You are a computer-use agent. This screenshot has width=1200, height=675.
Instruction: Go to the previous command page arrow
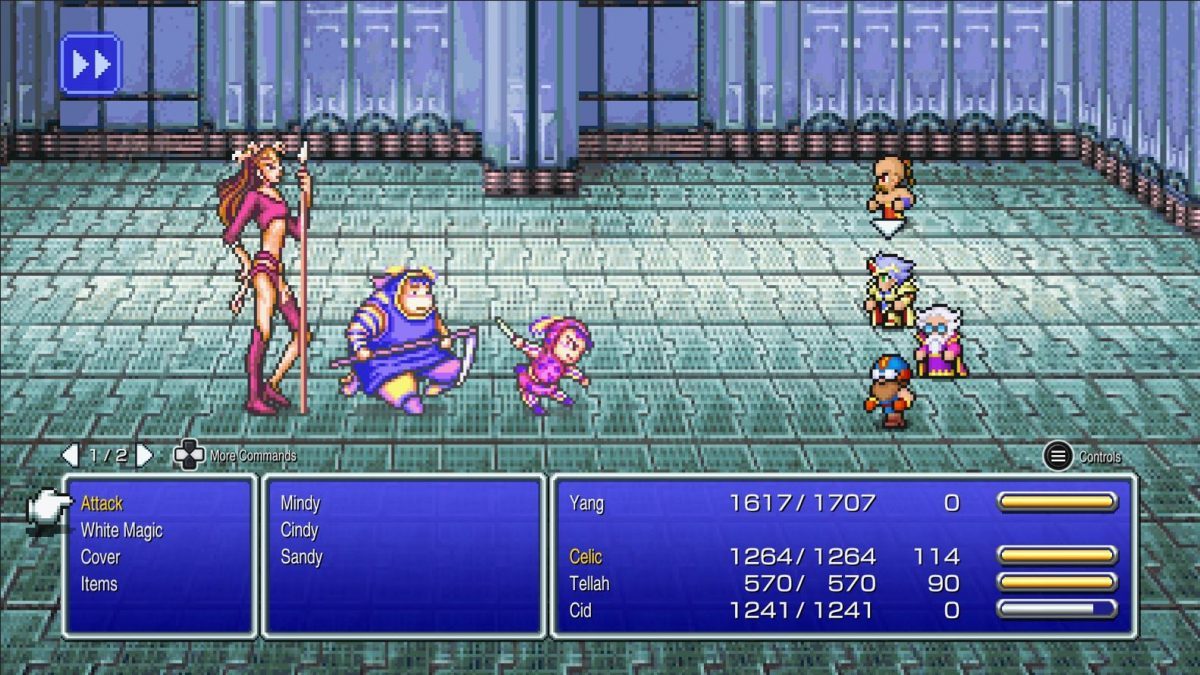(x=70, y=456)
